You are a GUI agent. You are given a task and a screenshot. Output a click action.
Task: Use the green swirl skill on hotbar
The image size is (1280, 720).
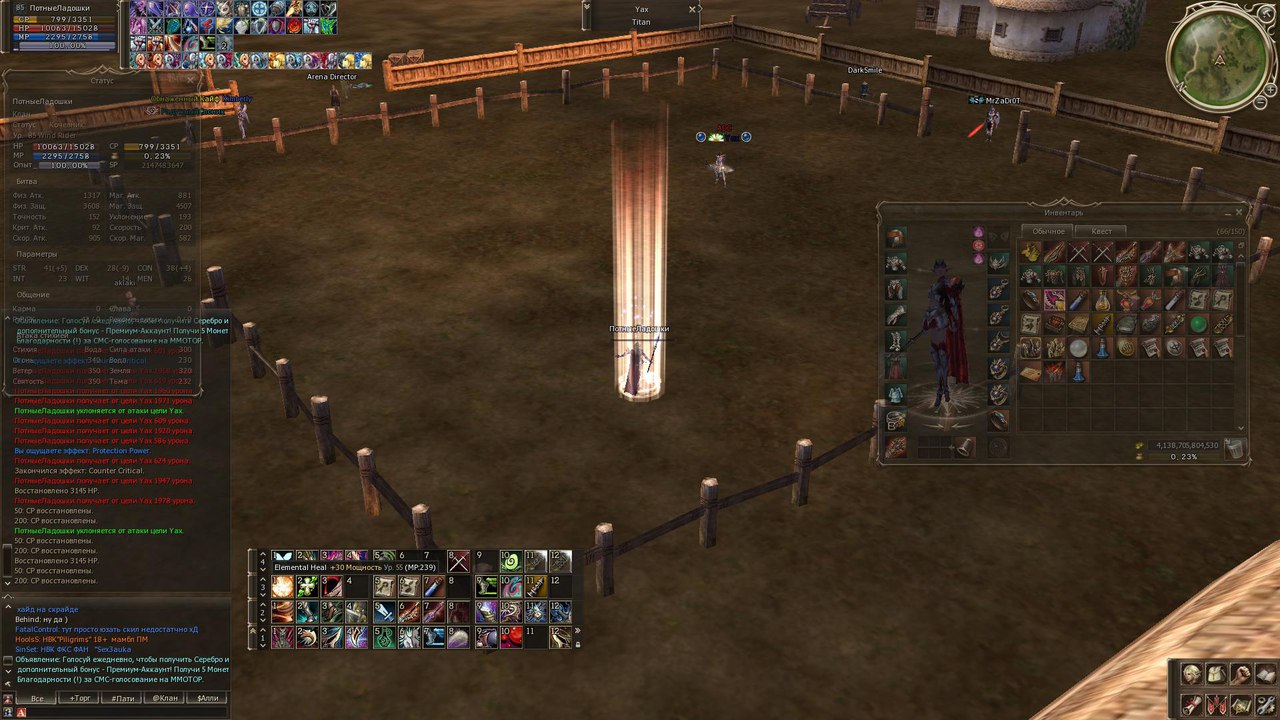coord(510,560)
